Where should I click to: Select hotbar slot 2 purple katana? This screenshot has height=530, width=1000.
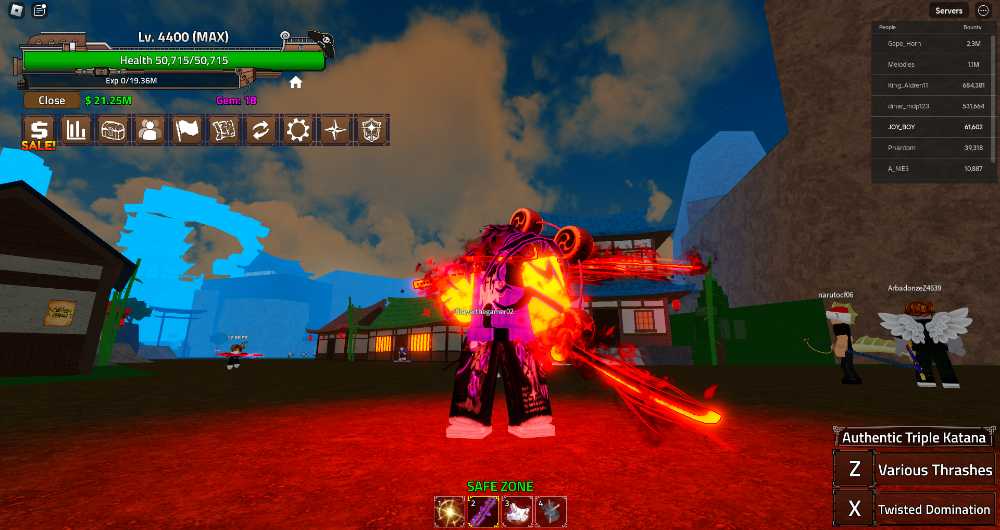(484, 511)
